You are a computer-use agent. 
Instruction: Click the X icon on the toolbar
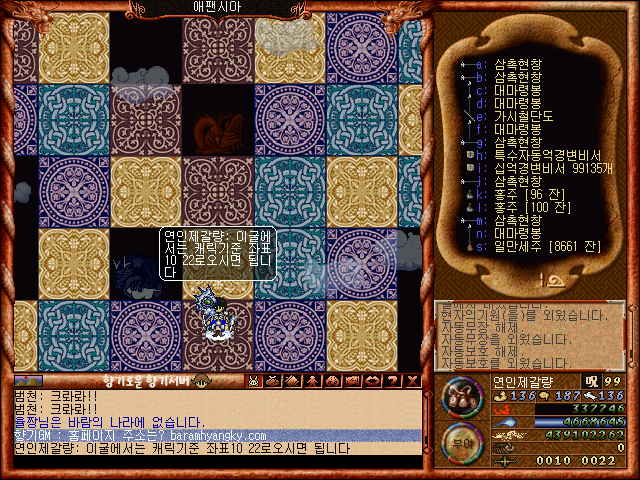point(412,380)
